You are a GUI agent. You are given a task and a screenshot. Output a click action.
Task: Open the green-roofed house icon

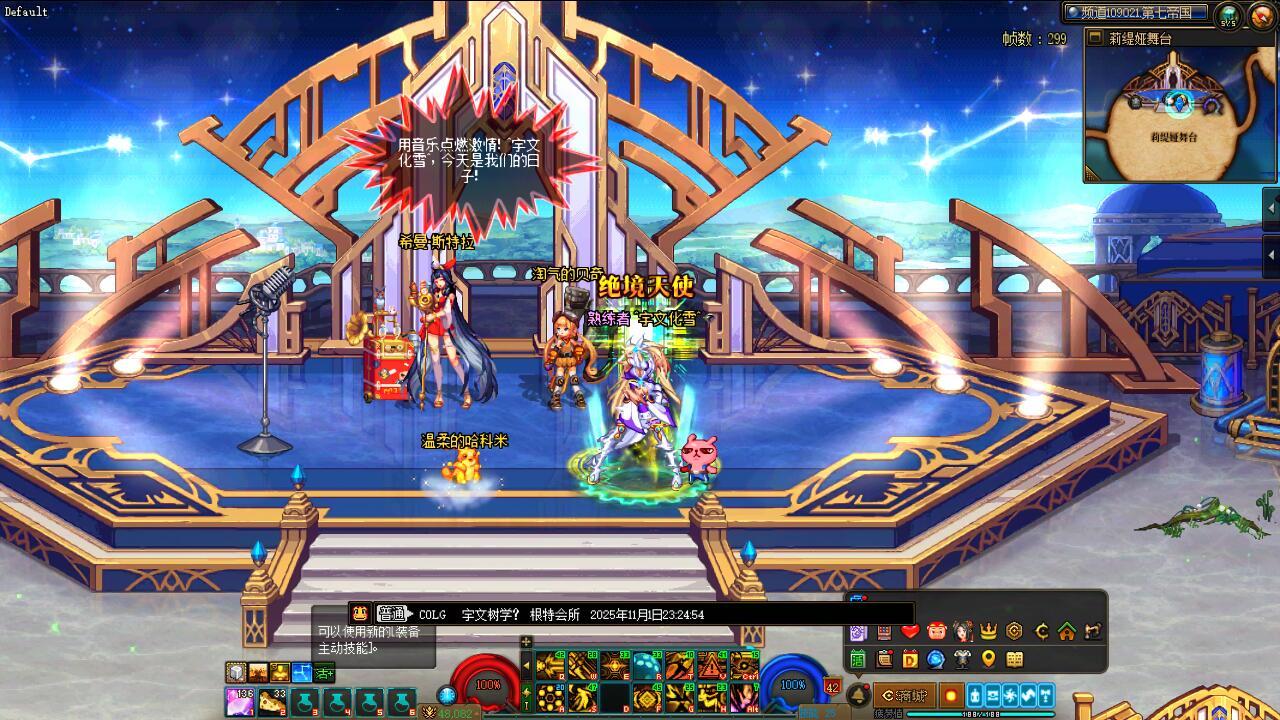(x=1067, y=631)
